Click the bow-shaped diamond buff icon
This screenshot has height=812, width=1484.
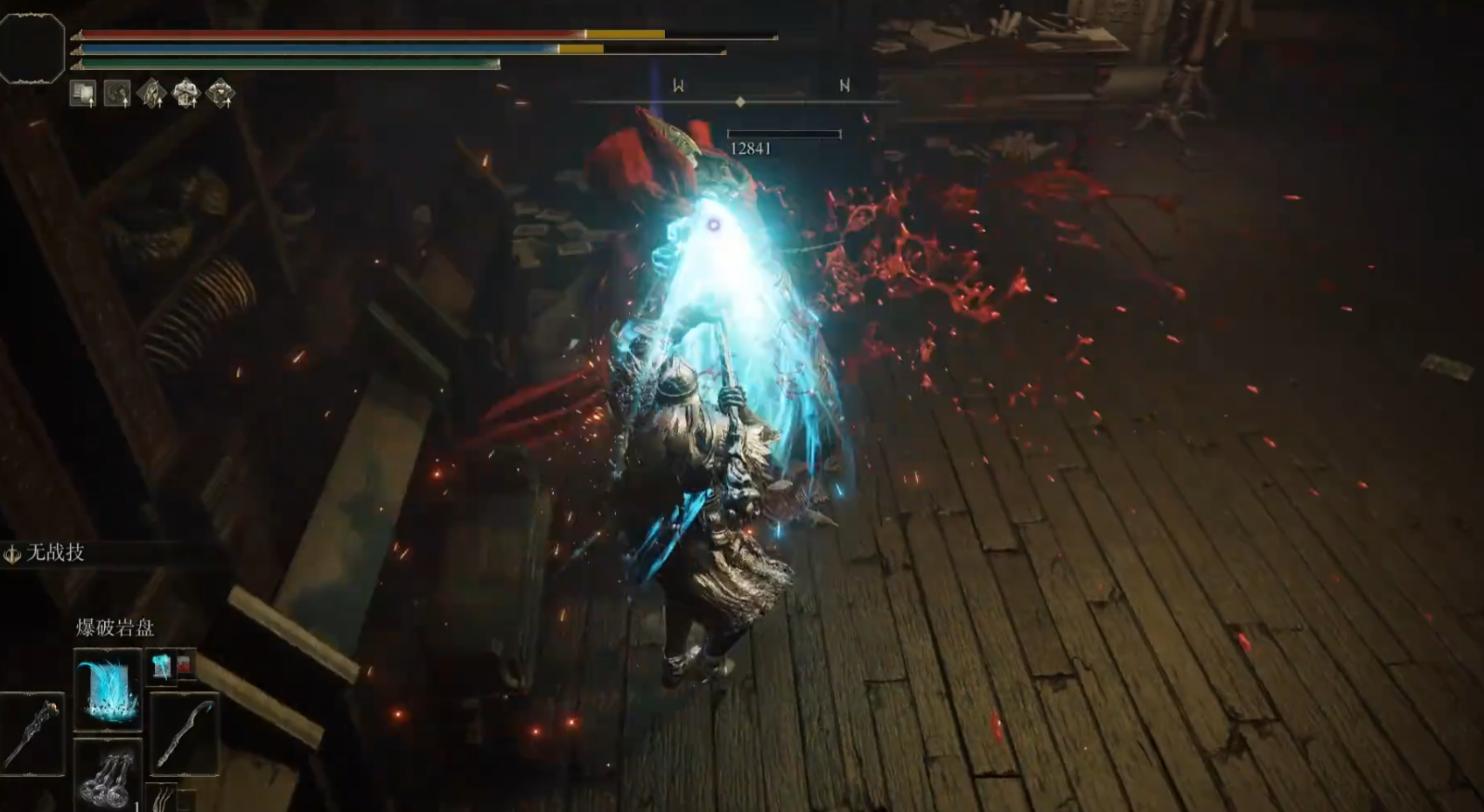click(x=151, y=93)
